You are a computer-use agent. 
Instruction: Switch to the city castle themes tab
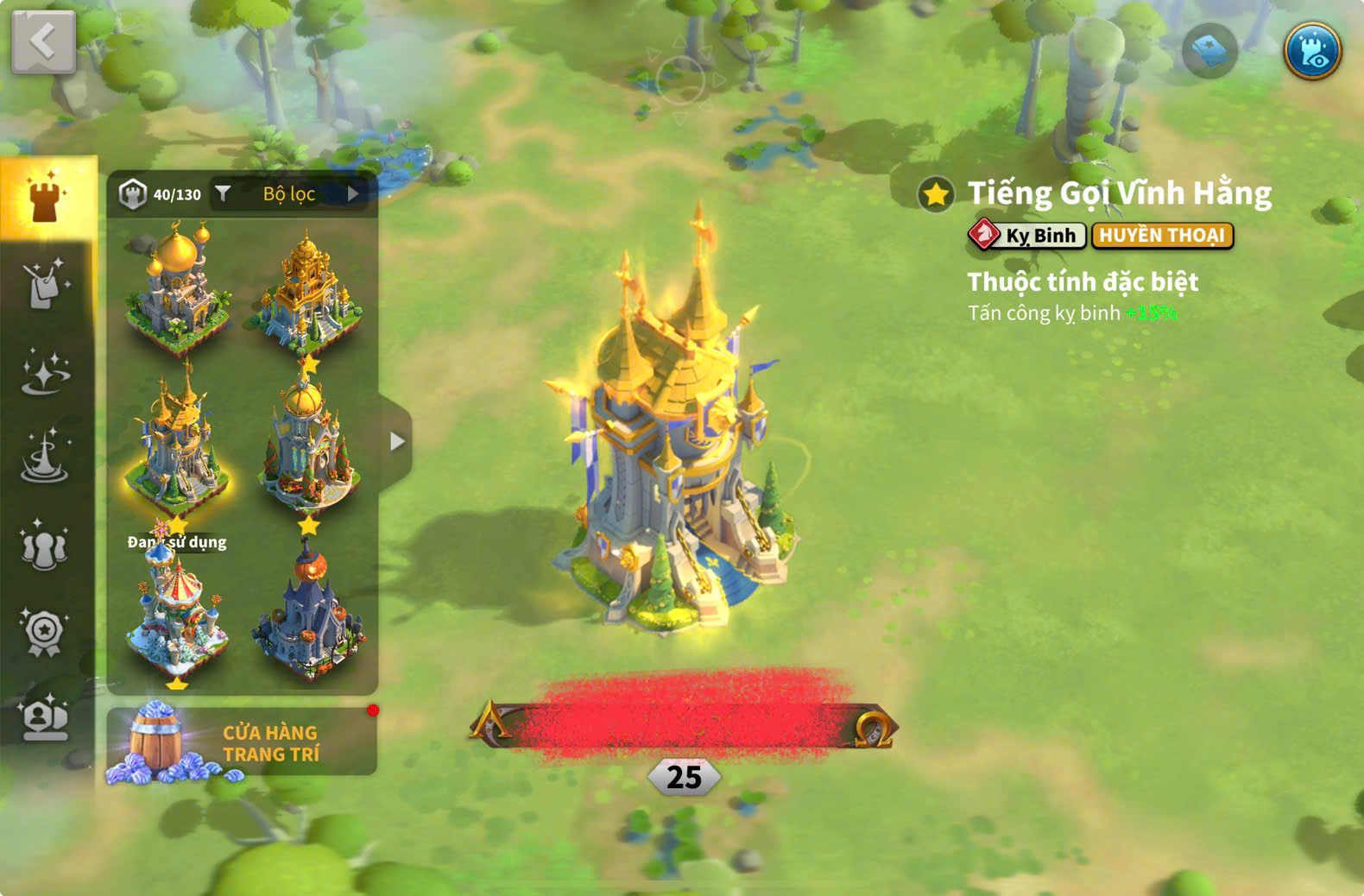click(47, 198)
